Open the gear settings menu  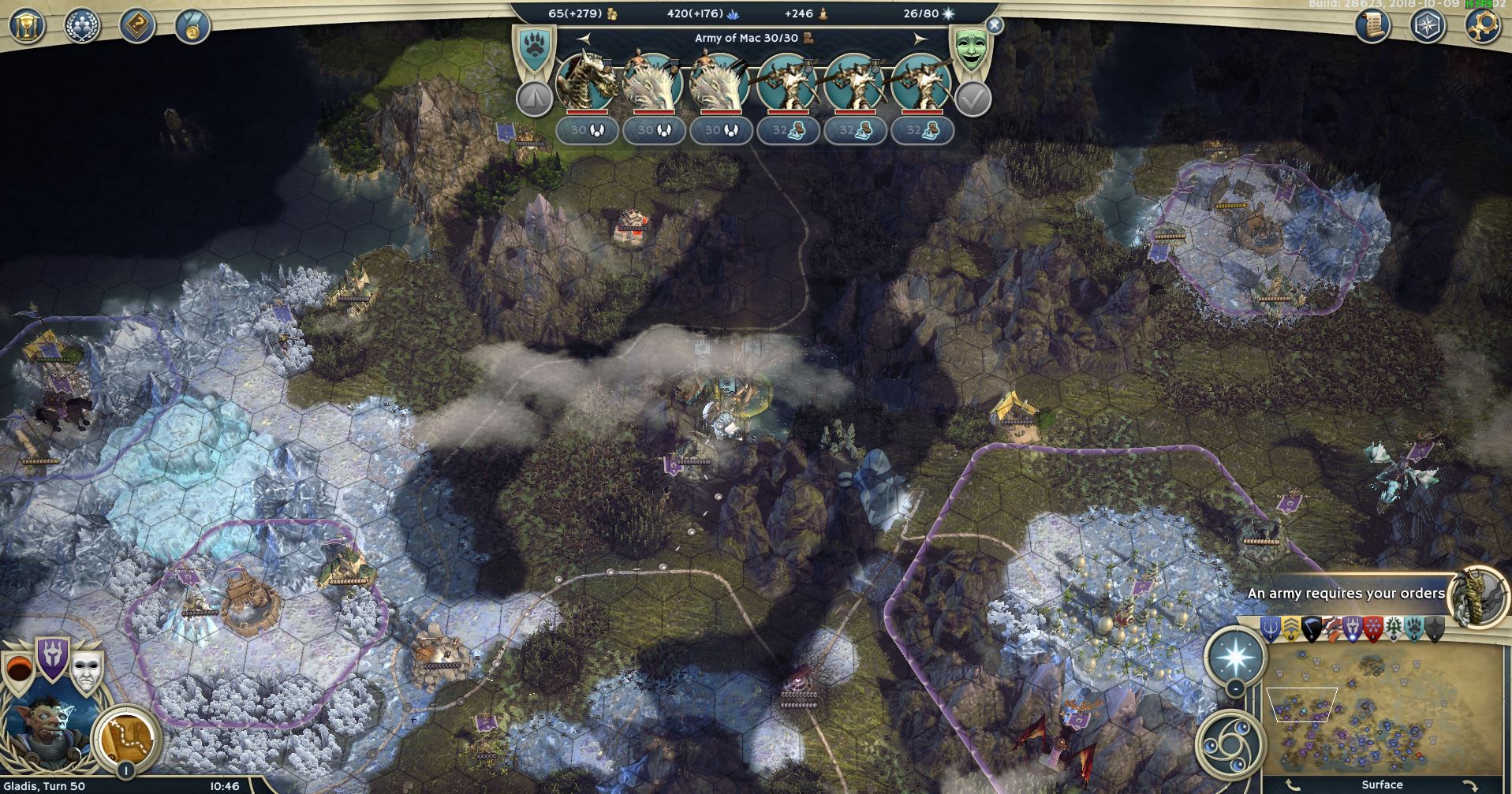1482,26
